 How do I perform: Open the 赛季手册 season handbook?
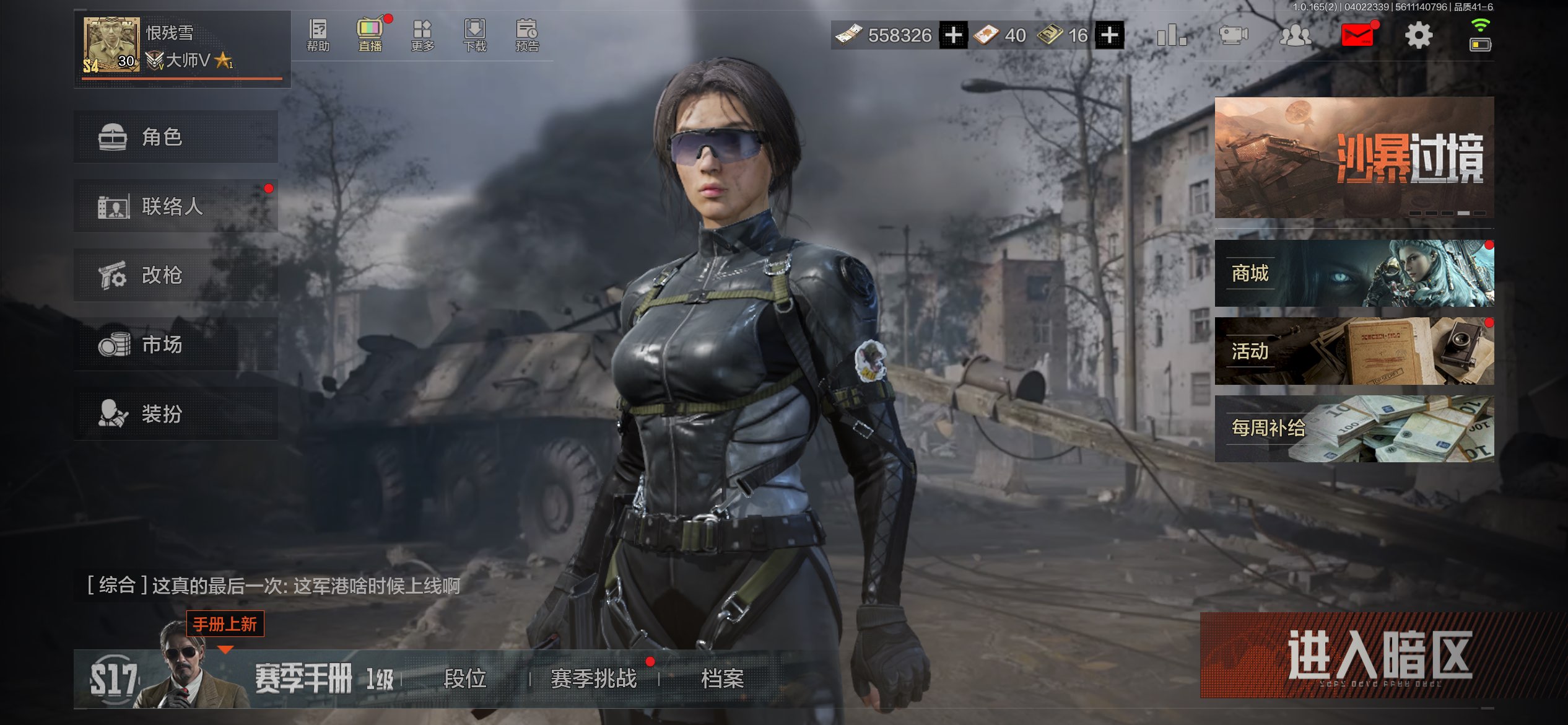pos(303,679)
